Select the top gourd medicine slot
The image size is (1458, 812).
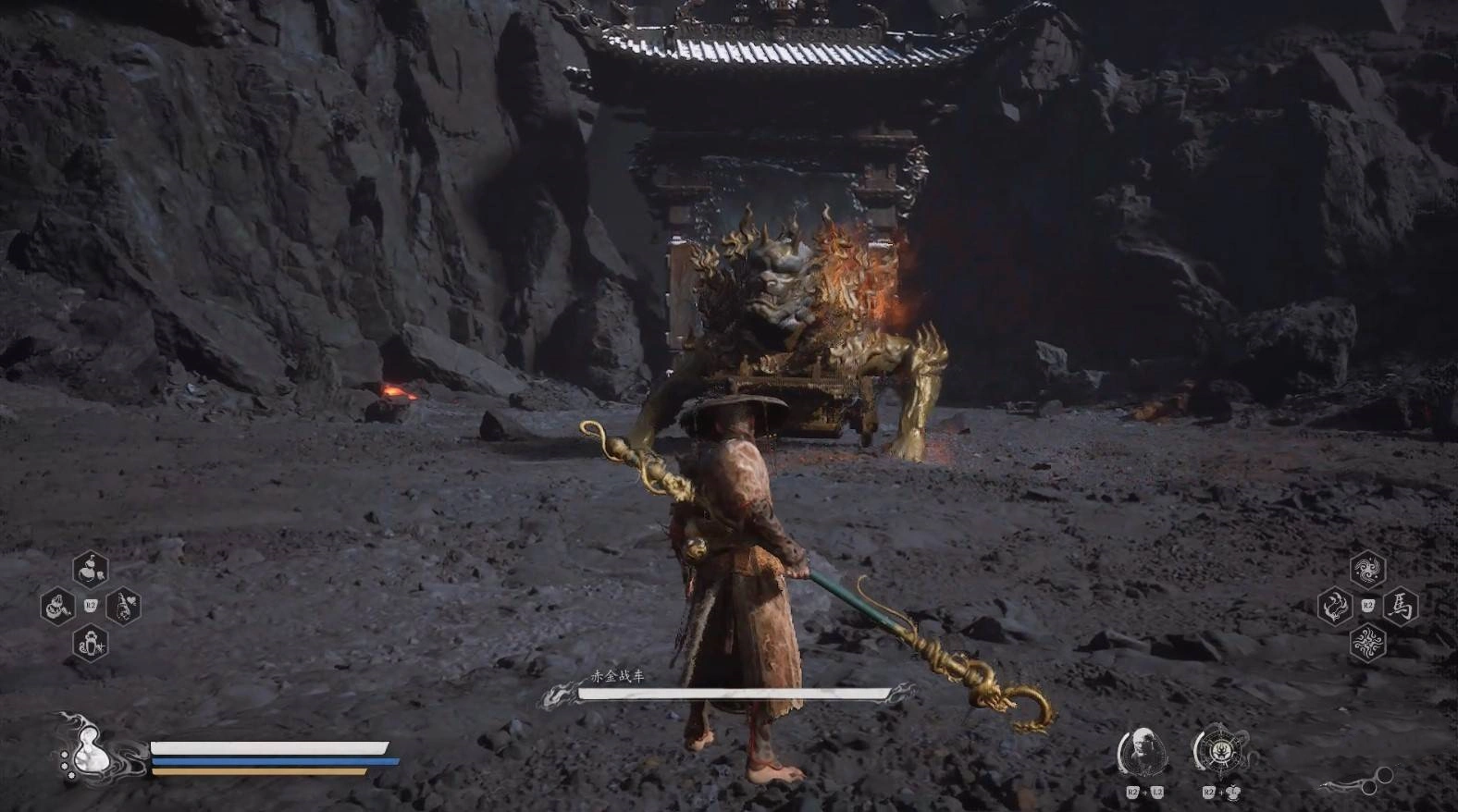coord(91,570)
